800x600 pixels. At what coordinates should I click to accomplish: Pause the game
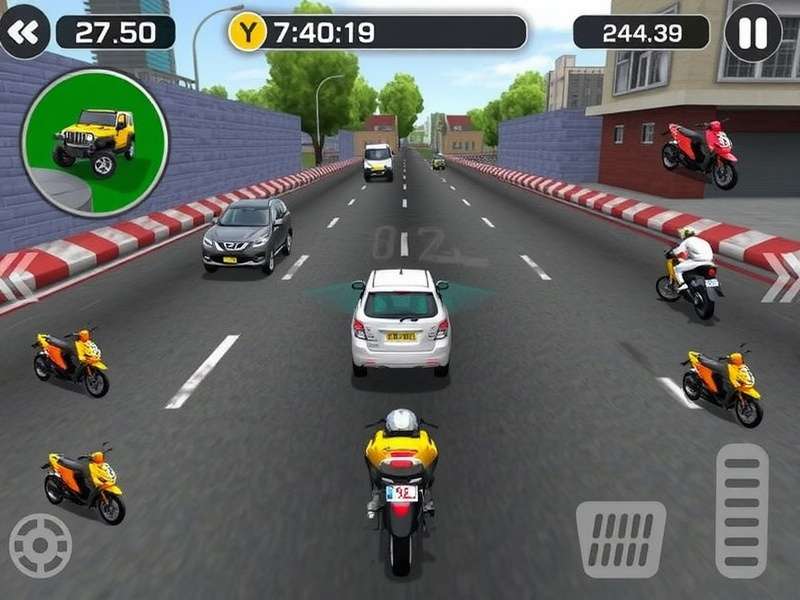click(x=752, y=32)
